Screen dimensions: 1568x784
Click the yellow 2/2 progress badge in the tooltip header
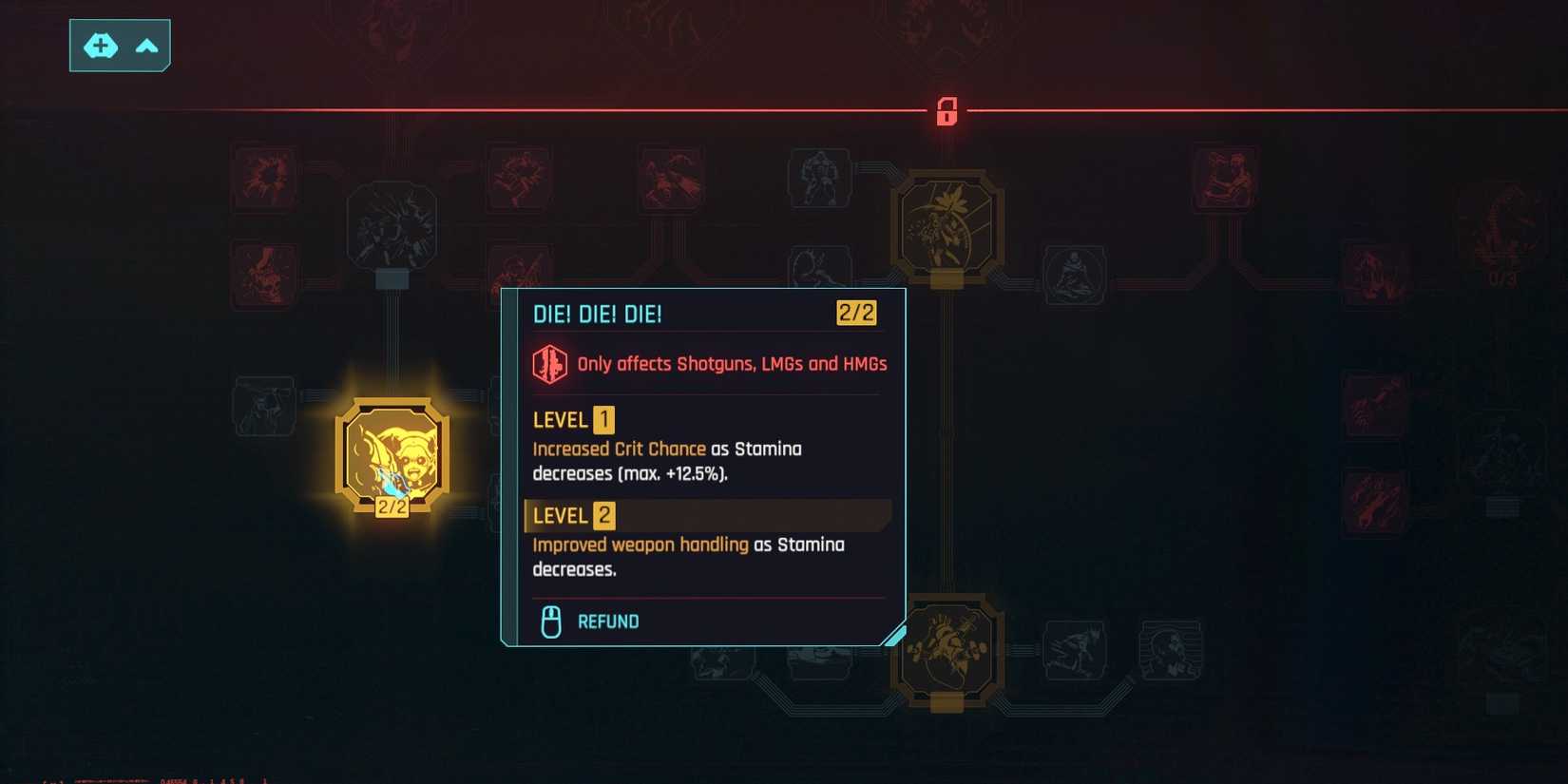coord(854,313)
